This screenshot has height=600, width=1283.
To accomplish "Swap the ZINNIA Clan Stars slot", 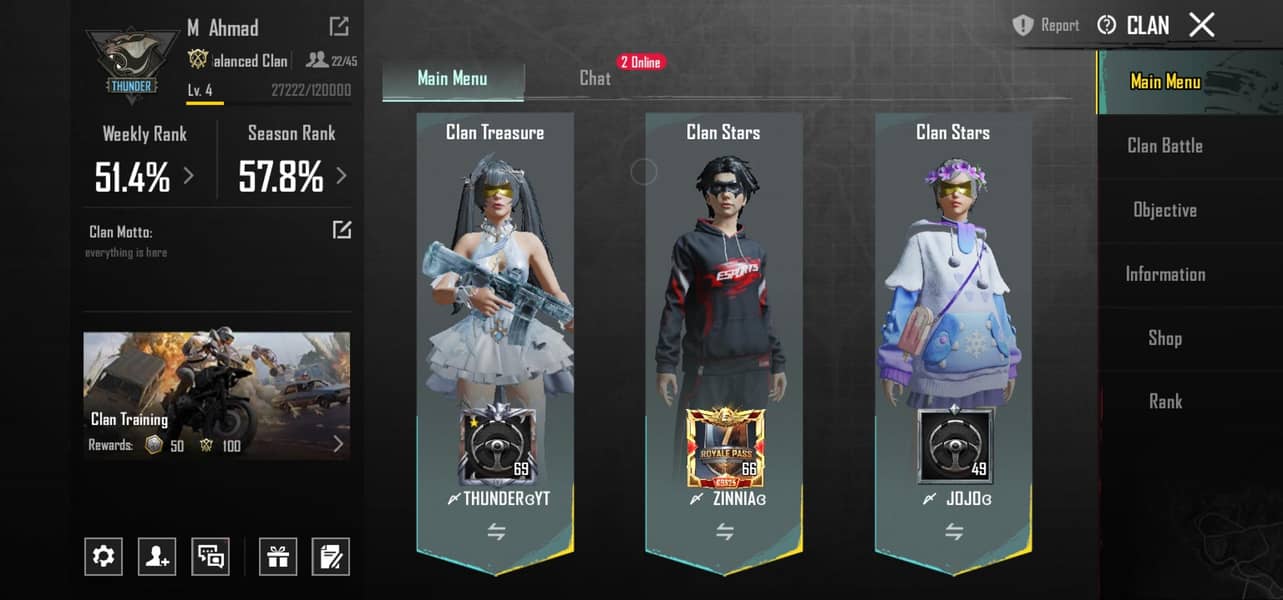I will coord(725,532).
